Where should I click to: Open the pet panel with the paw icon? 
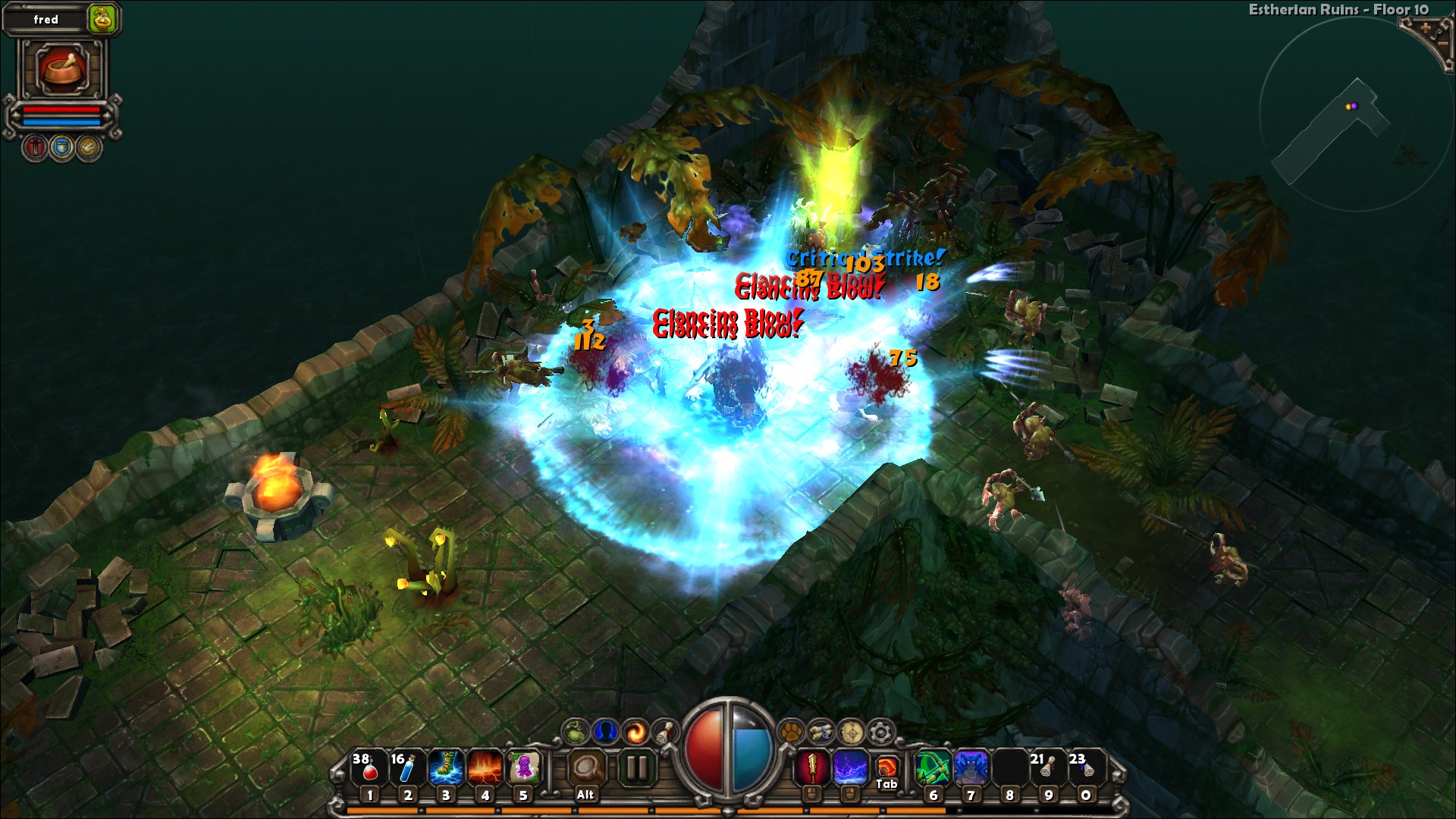(791, 732)
